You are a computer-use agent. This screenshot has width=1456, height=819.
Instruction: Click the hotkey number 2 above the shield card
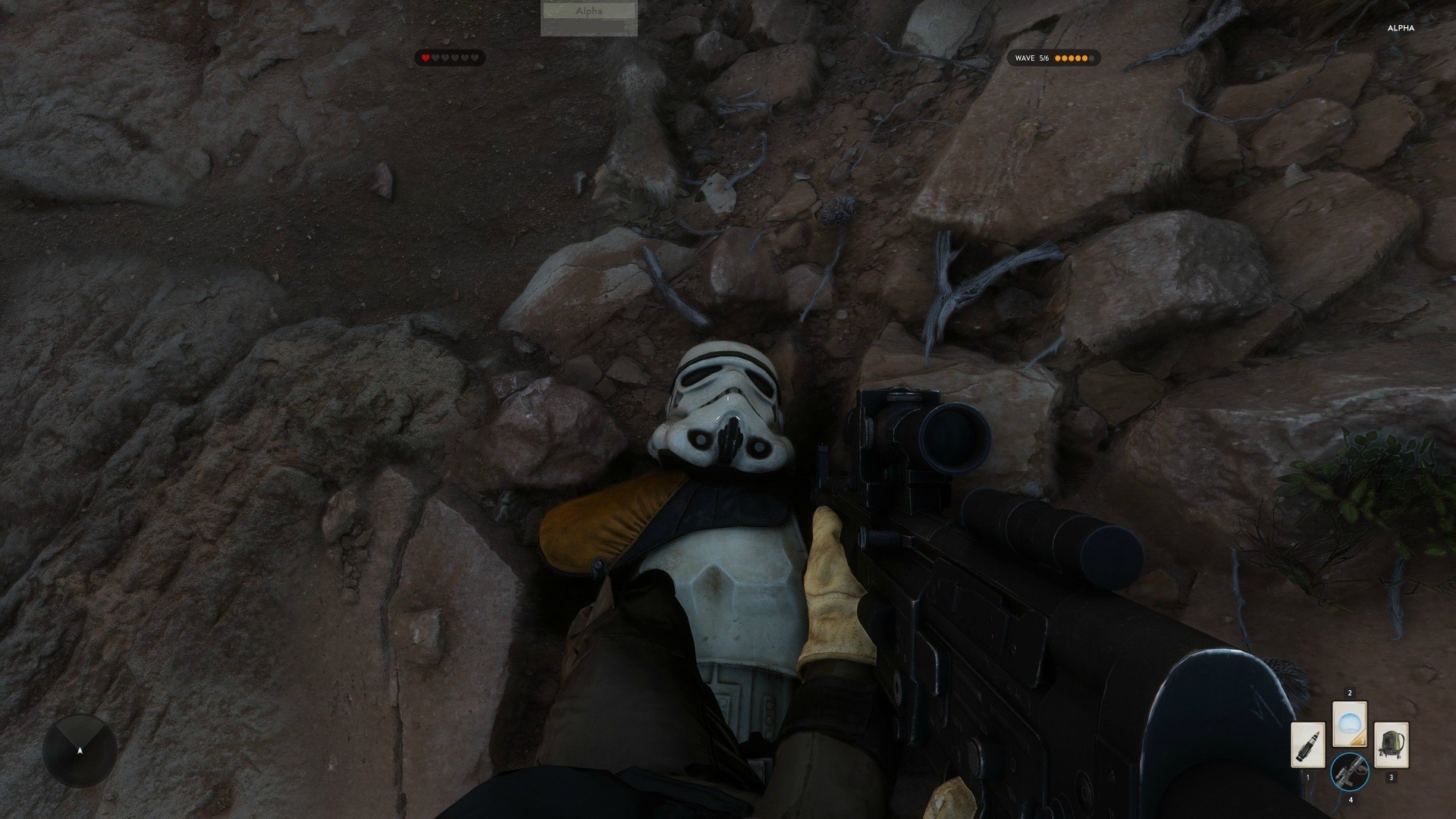[1350, 692]
